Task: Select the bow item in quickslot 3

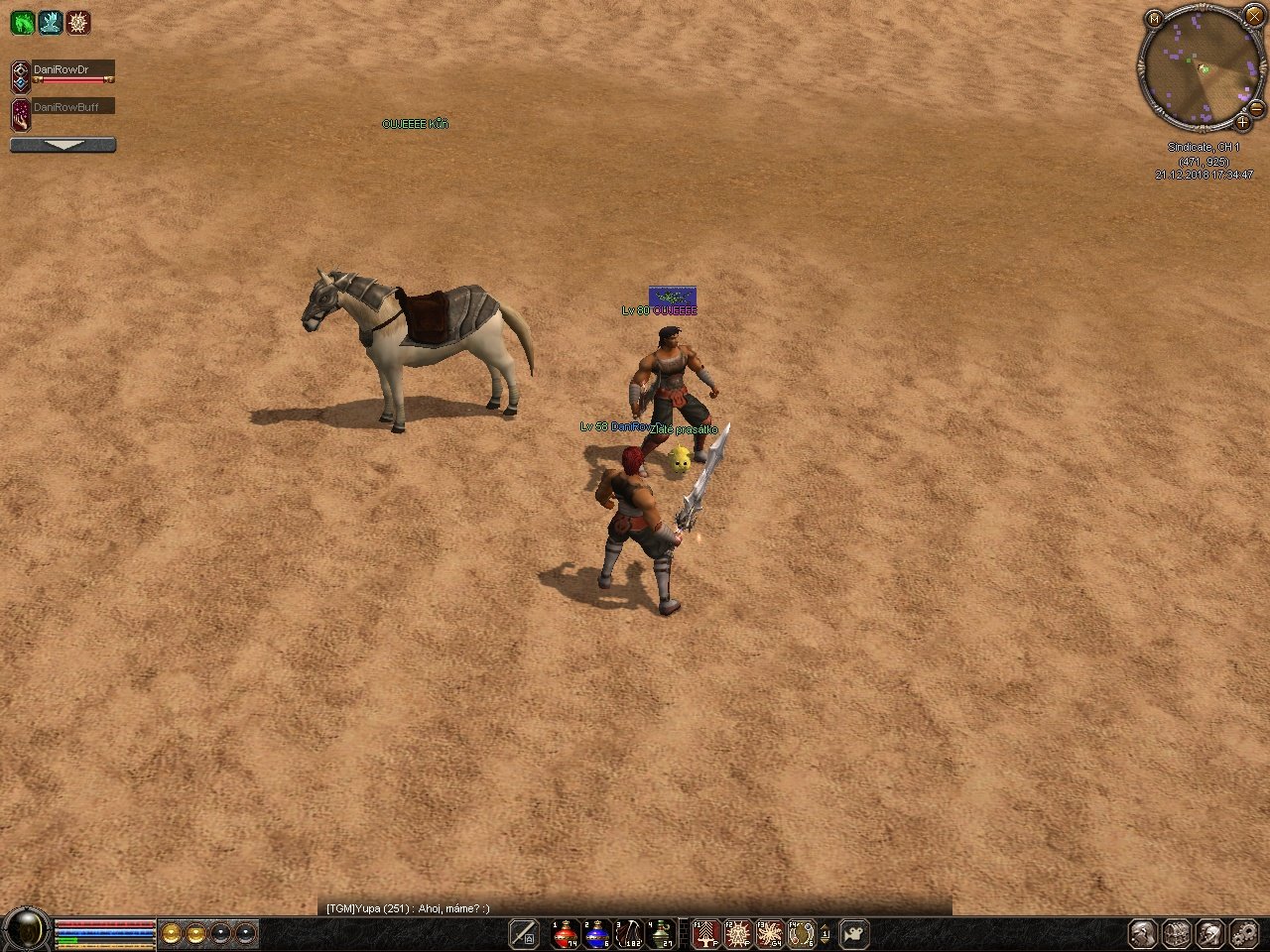Action: tap(629, 933)
